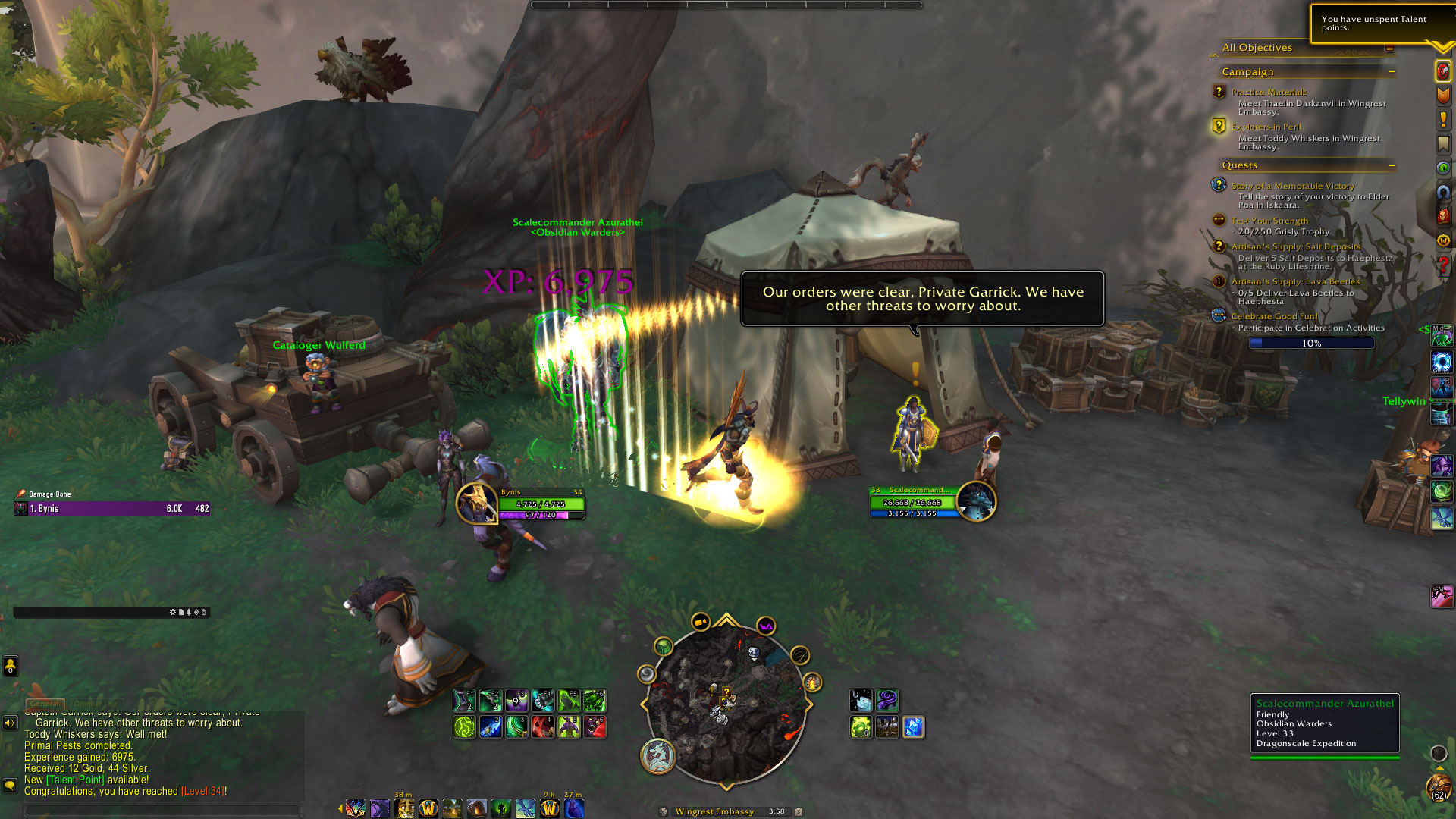
Task: Select the General chat tab
Action: click(45, 704)
